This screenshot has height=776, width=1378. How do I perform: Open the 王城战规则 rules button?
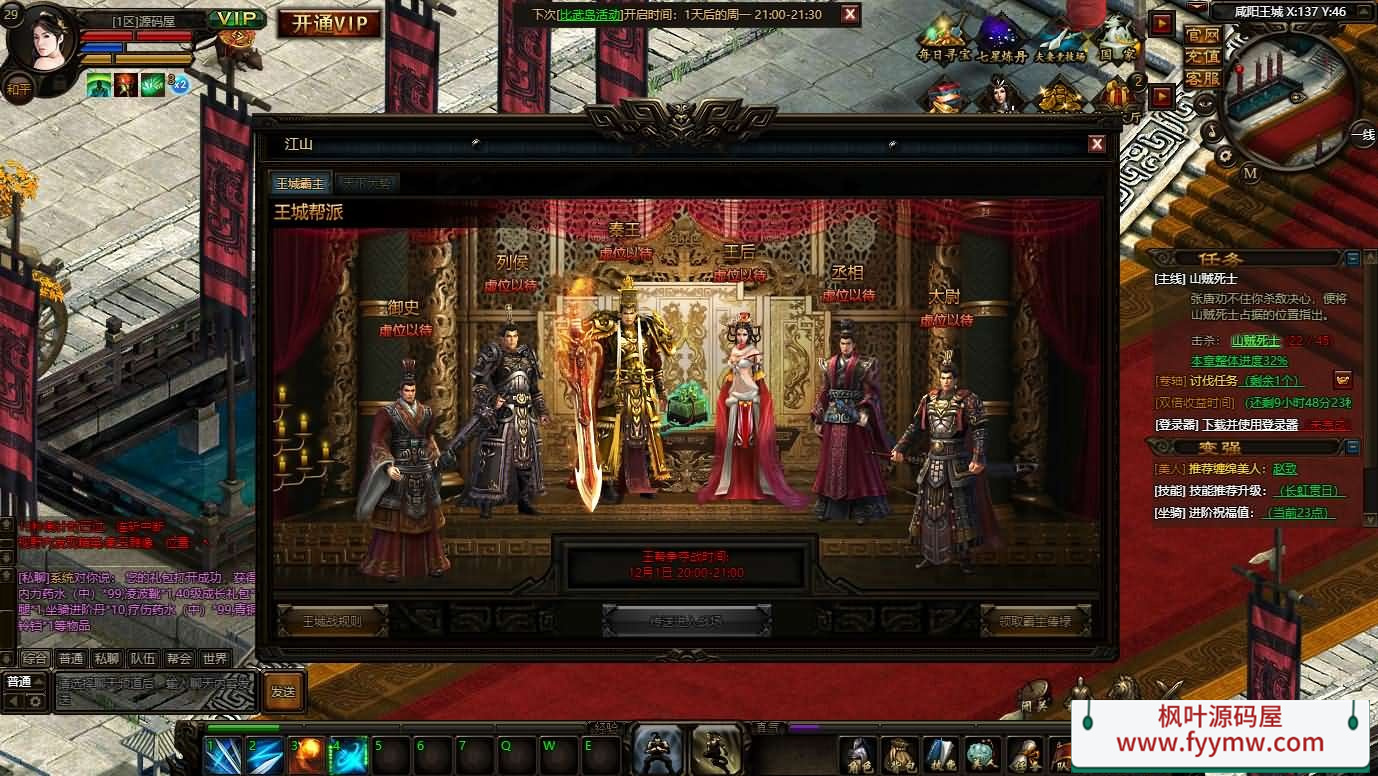332,620
